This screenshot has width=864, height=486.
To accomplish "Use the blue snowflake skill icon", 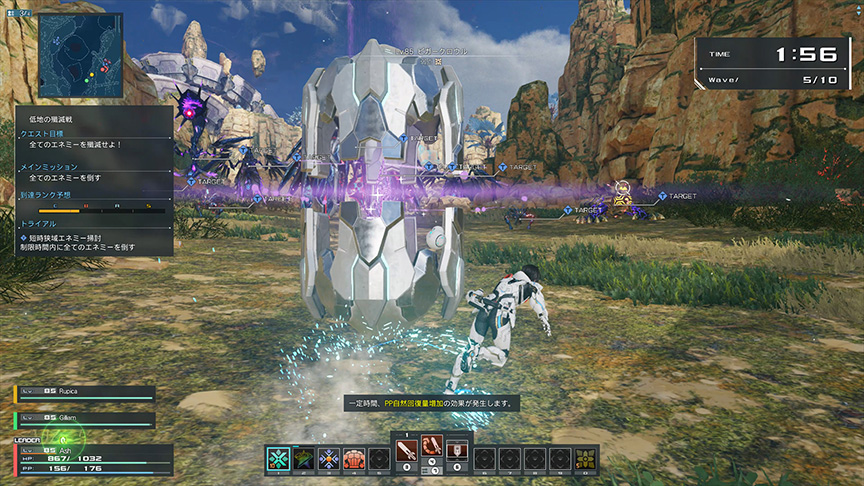I will [x=329, y=458].
